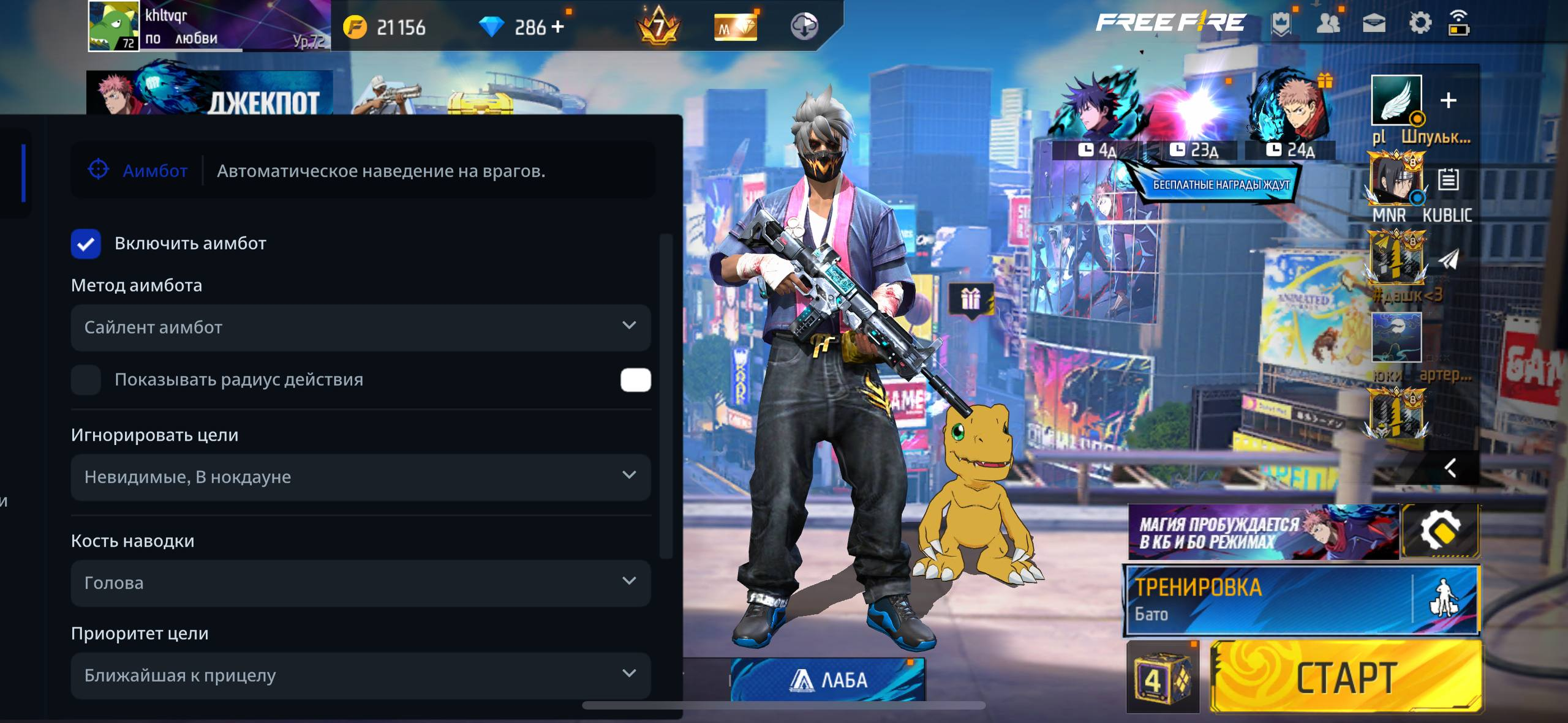Collapse the friends panel with the arrow
Viewport: 1568px width, 723px height.
point(1450,468)
